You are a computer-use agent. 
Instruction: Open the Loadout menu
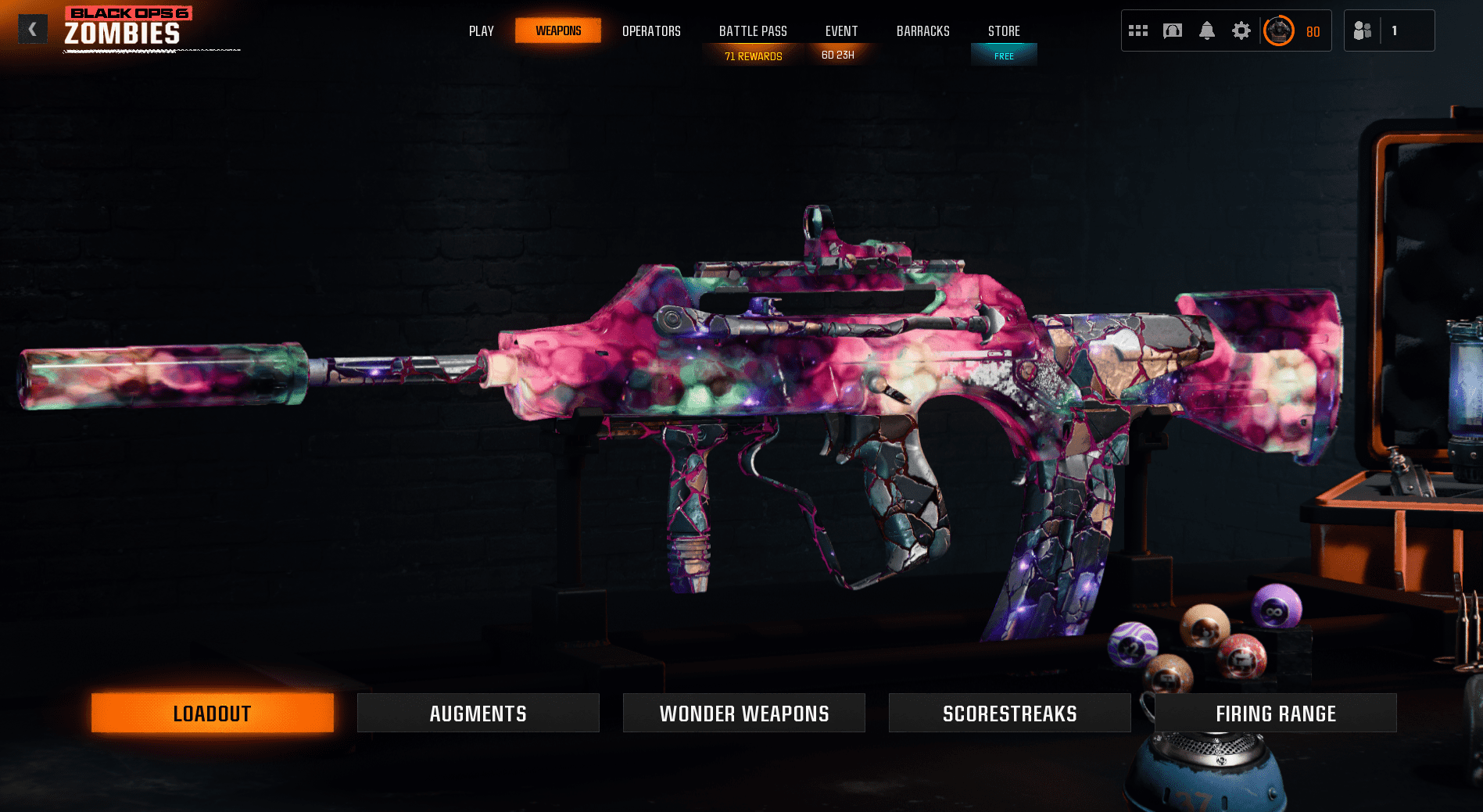213,713
